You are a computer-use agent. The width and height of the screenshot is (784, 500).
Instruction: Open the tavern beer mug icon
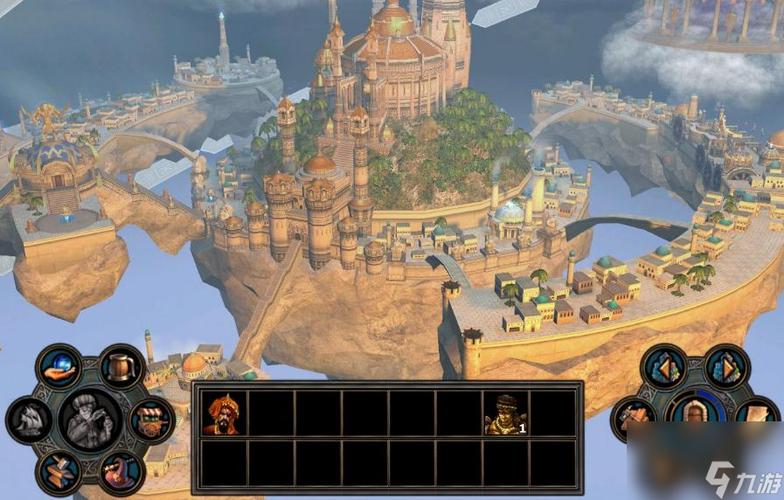[122, 367]
